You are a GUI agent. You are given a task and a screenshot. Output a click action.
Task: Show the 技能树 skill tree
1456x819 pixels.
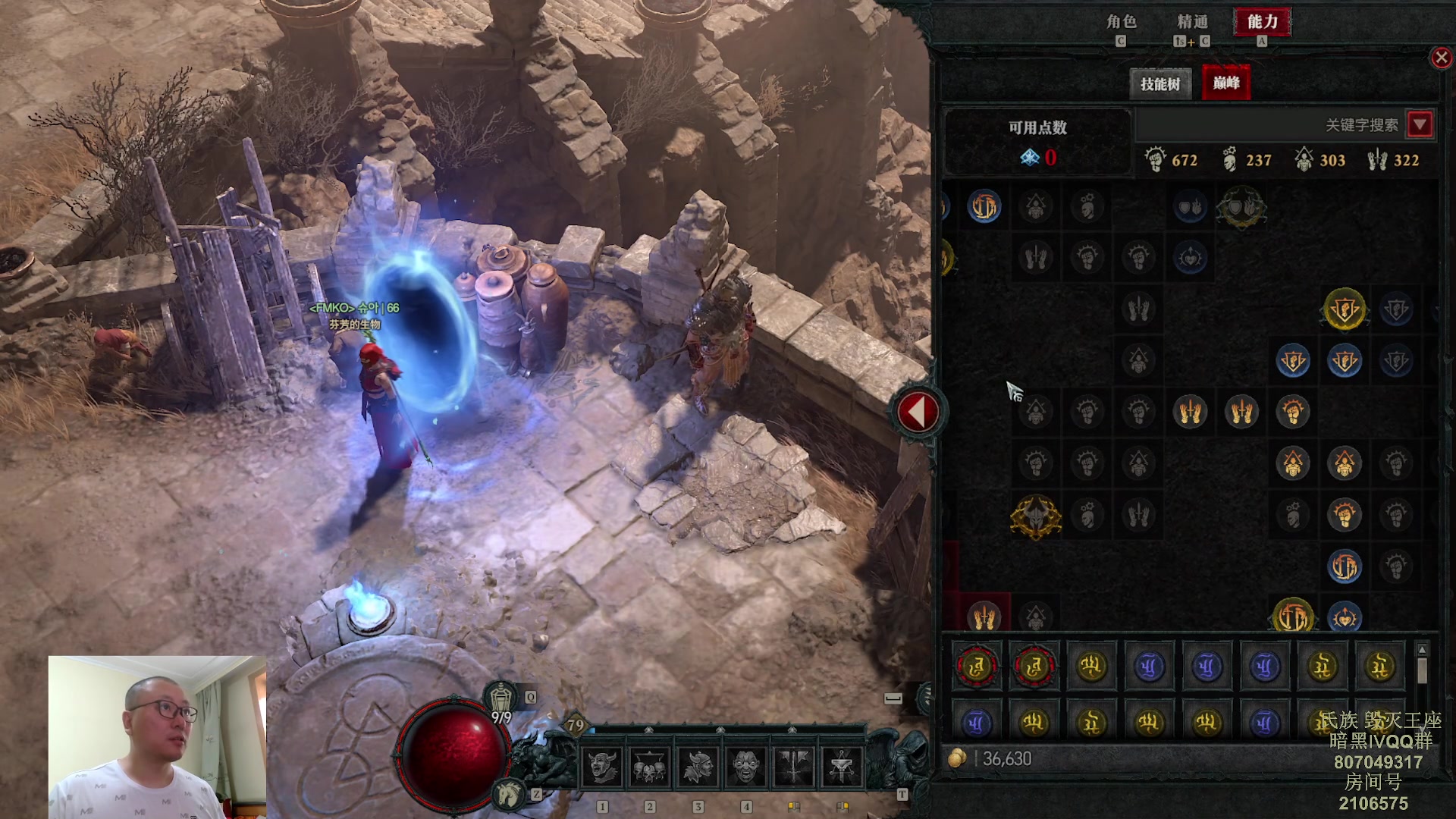point(1160,83)
